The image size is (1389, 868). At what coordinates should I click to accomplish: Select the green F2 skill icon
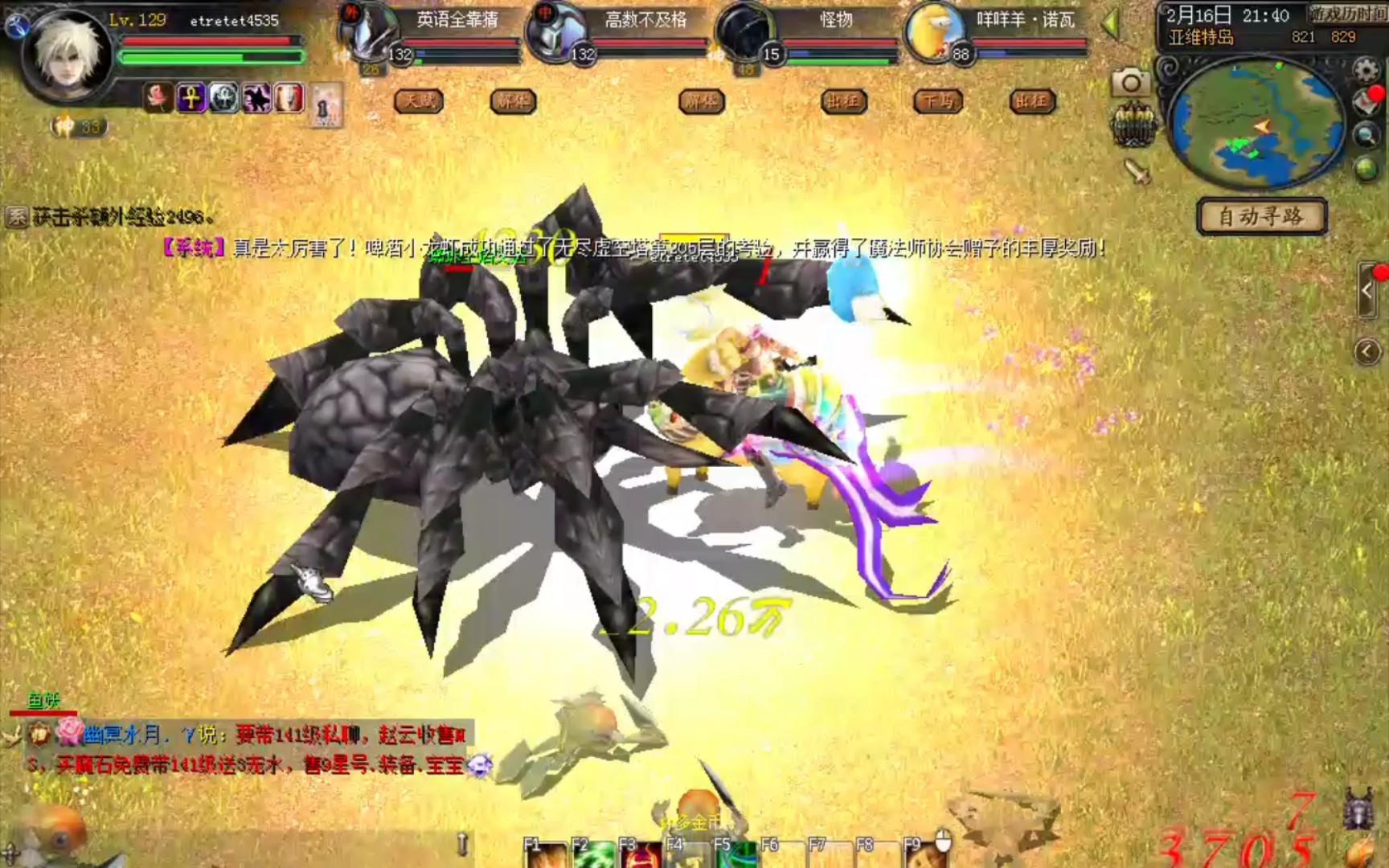coord(595,857)
